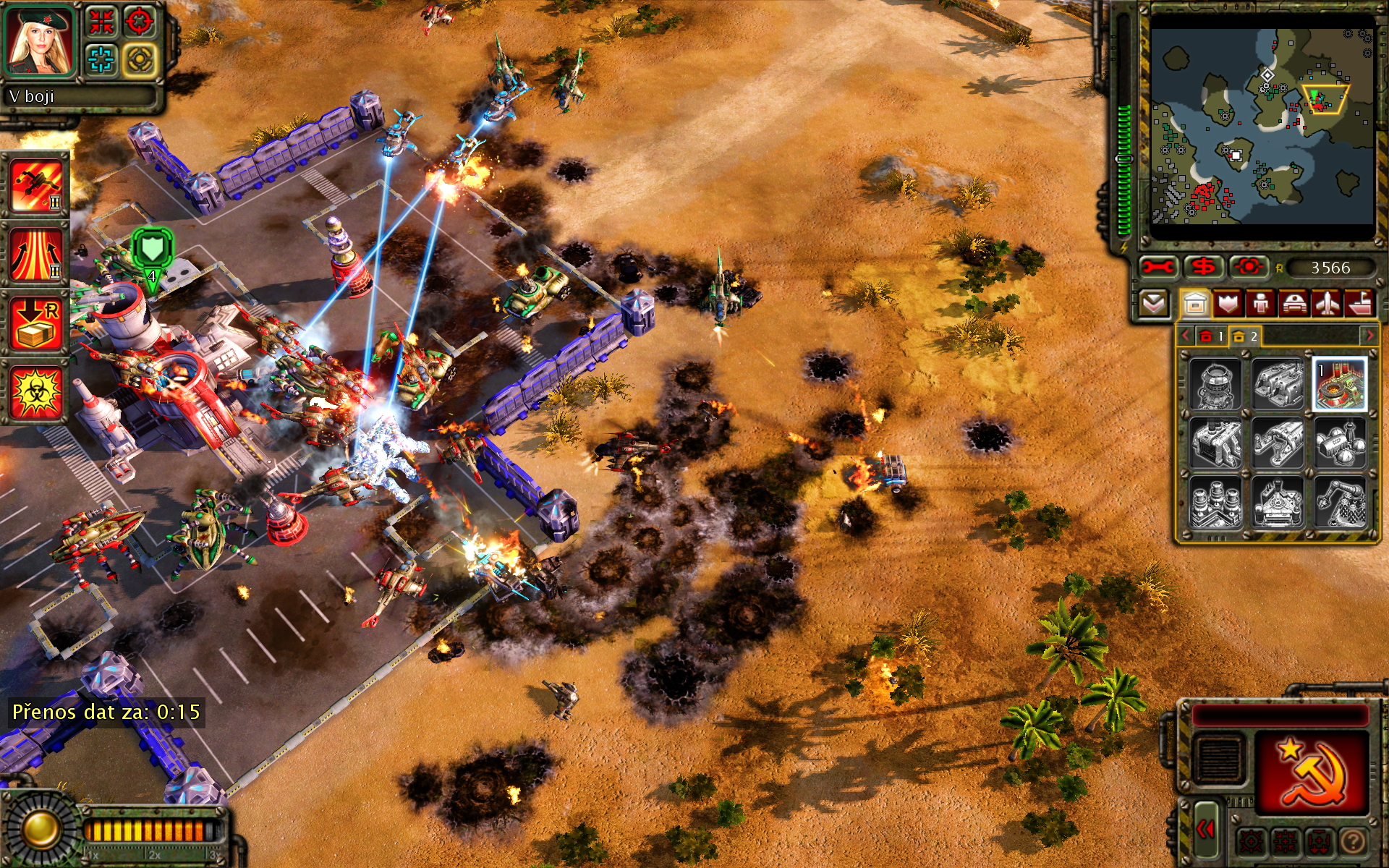Switch to the infantry production tab
Image resolution: width=1389 pixels, height=868 pixels.
coord(1260,304)
